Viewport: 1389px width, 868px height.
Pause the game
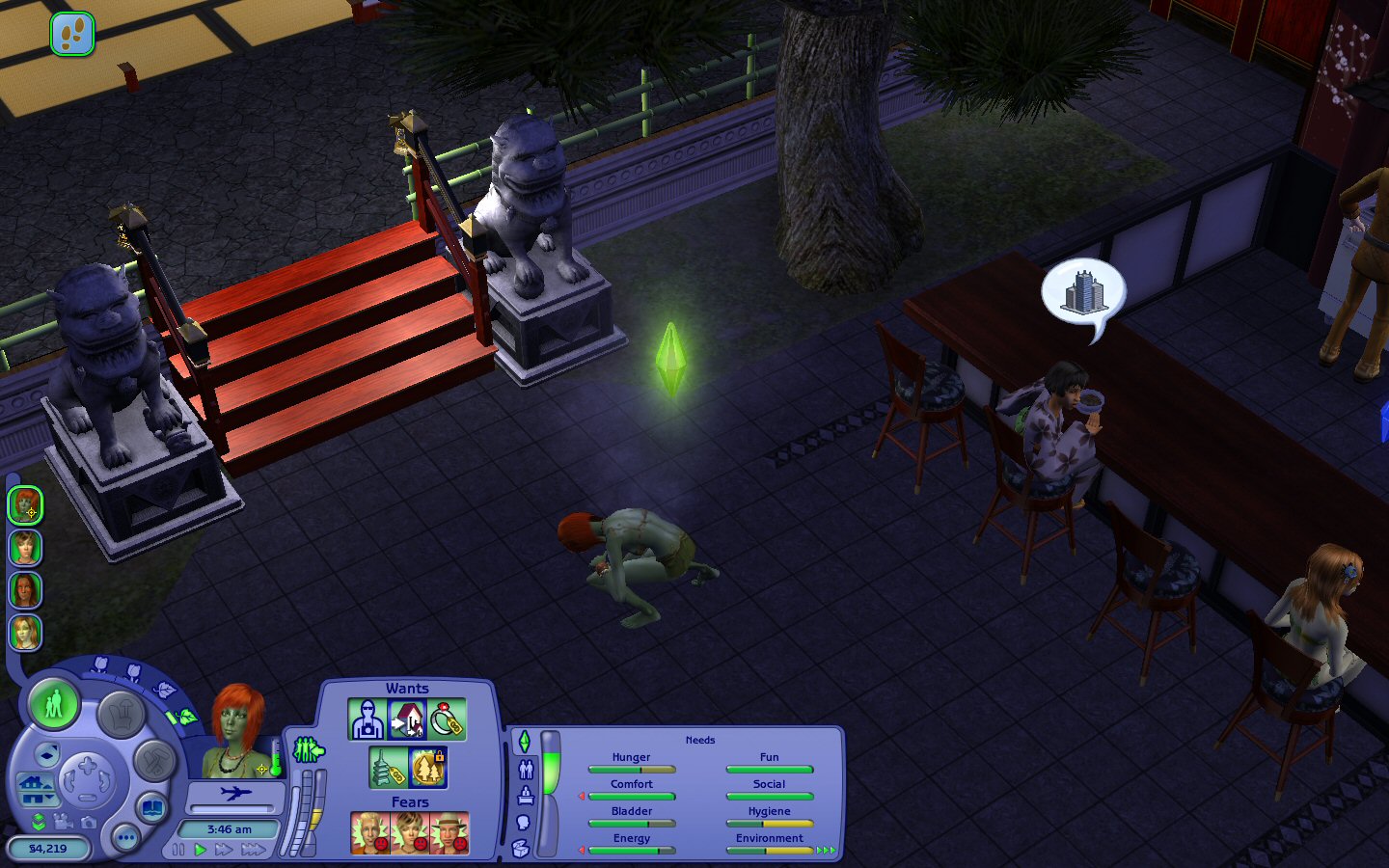pyautogui.click(x=178, y=850)
